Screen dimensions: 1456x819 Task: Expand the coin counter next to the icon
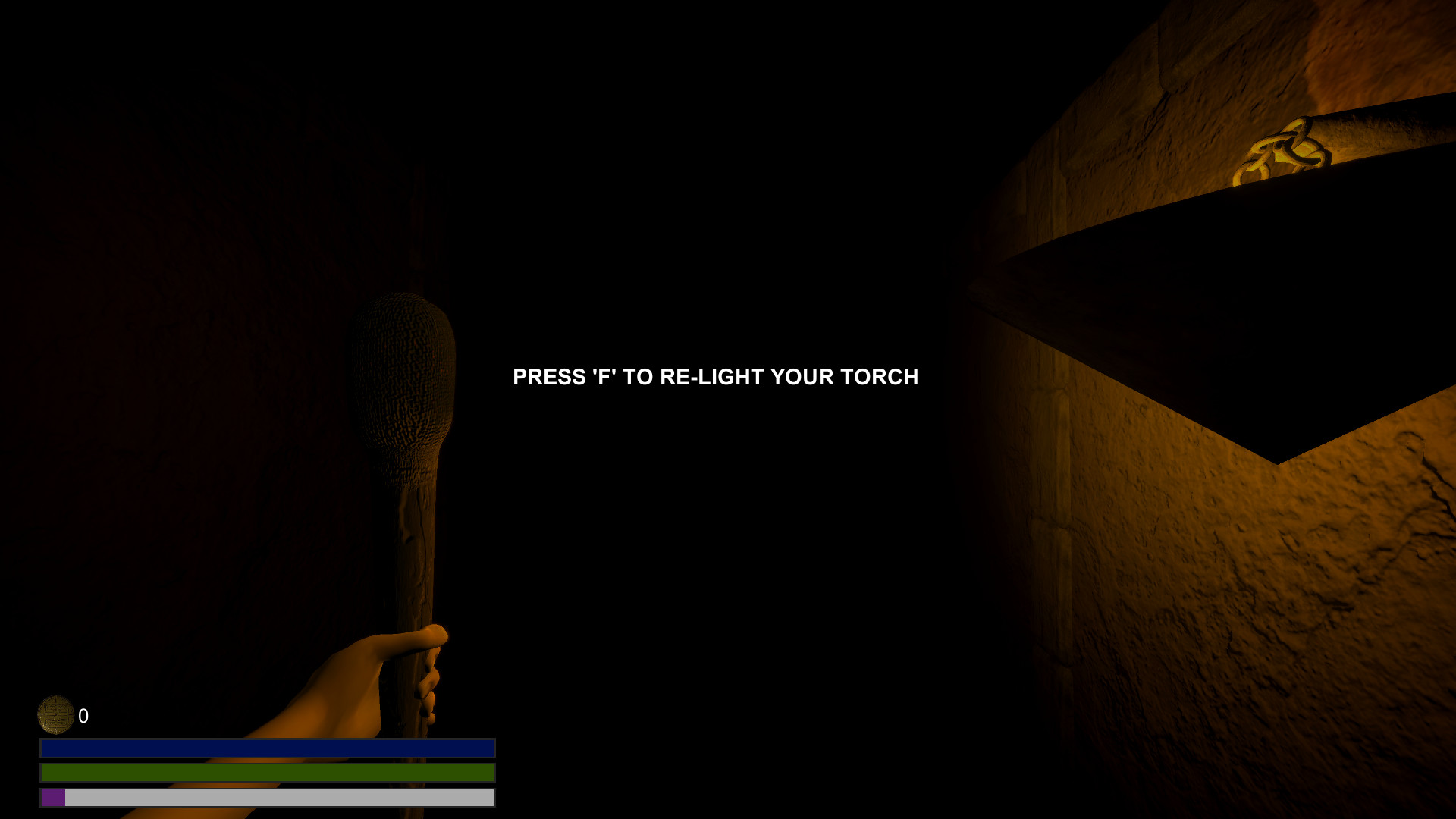click(83, 714)
